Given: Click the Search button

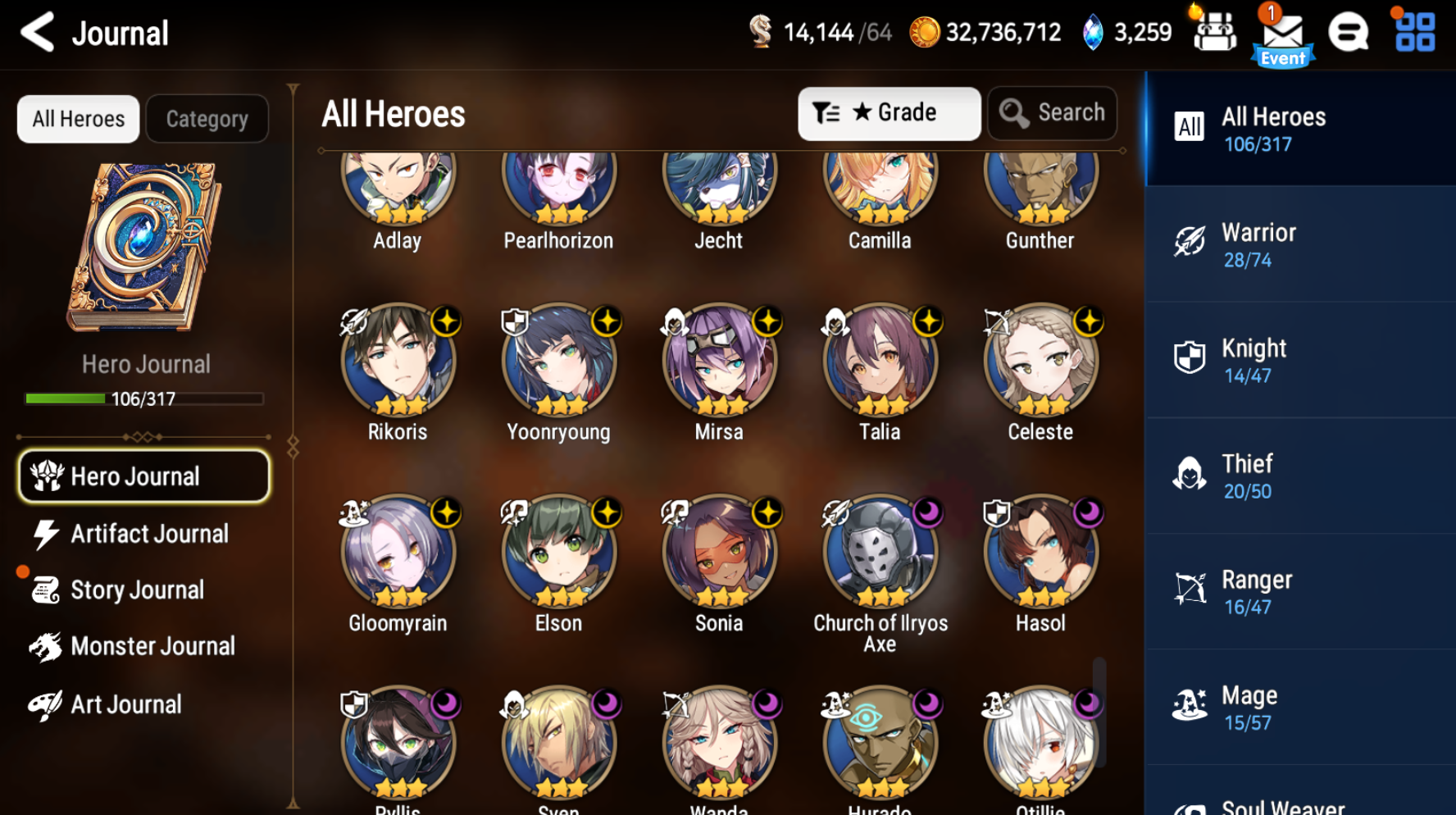Looking at the screenshot, I should click(1052, 113).
